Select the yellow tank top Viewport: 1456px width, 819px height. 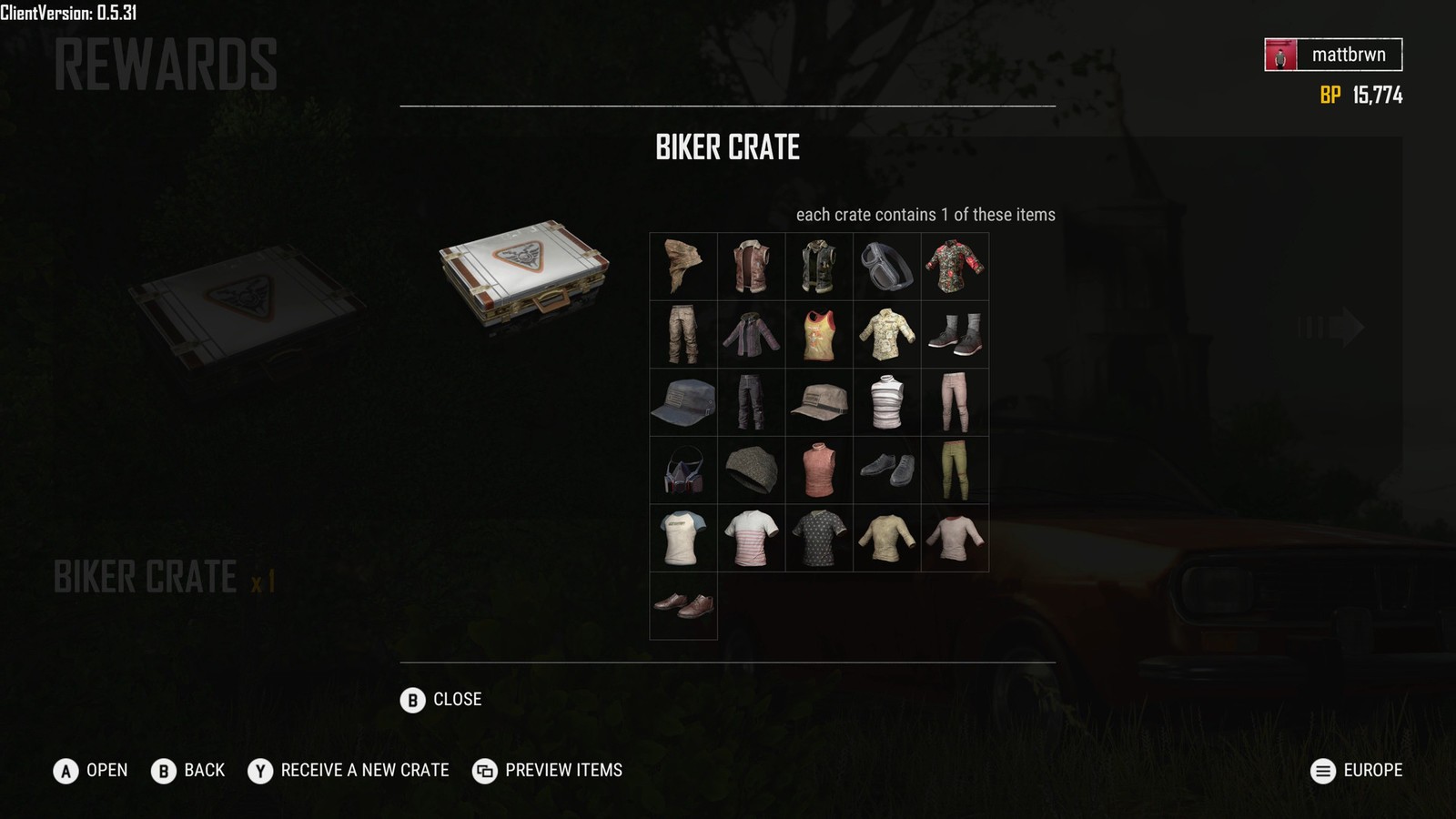tap(819, 334)
